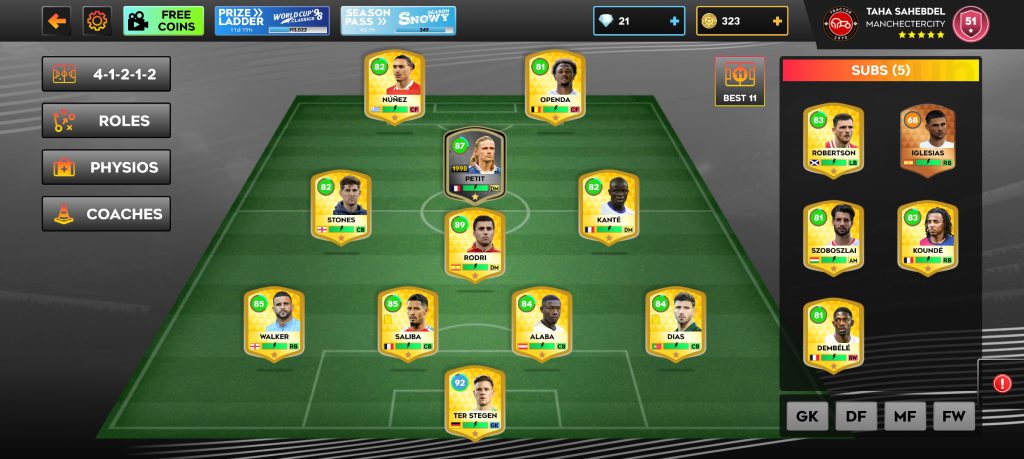This screenshot has height=459, width=1024.
Task: Open the Prize Ladder banner
Action: [x=272, y=21]
